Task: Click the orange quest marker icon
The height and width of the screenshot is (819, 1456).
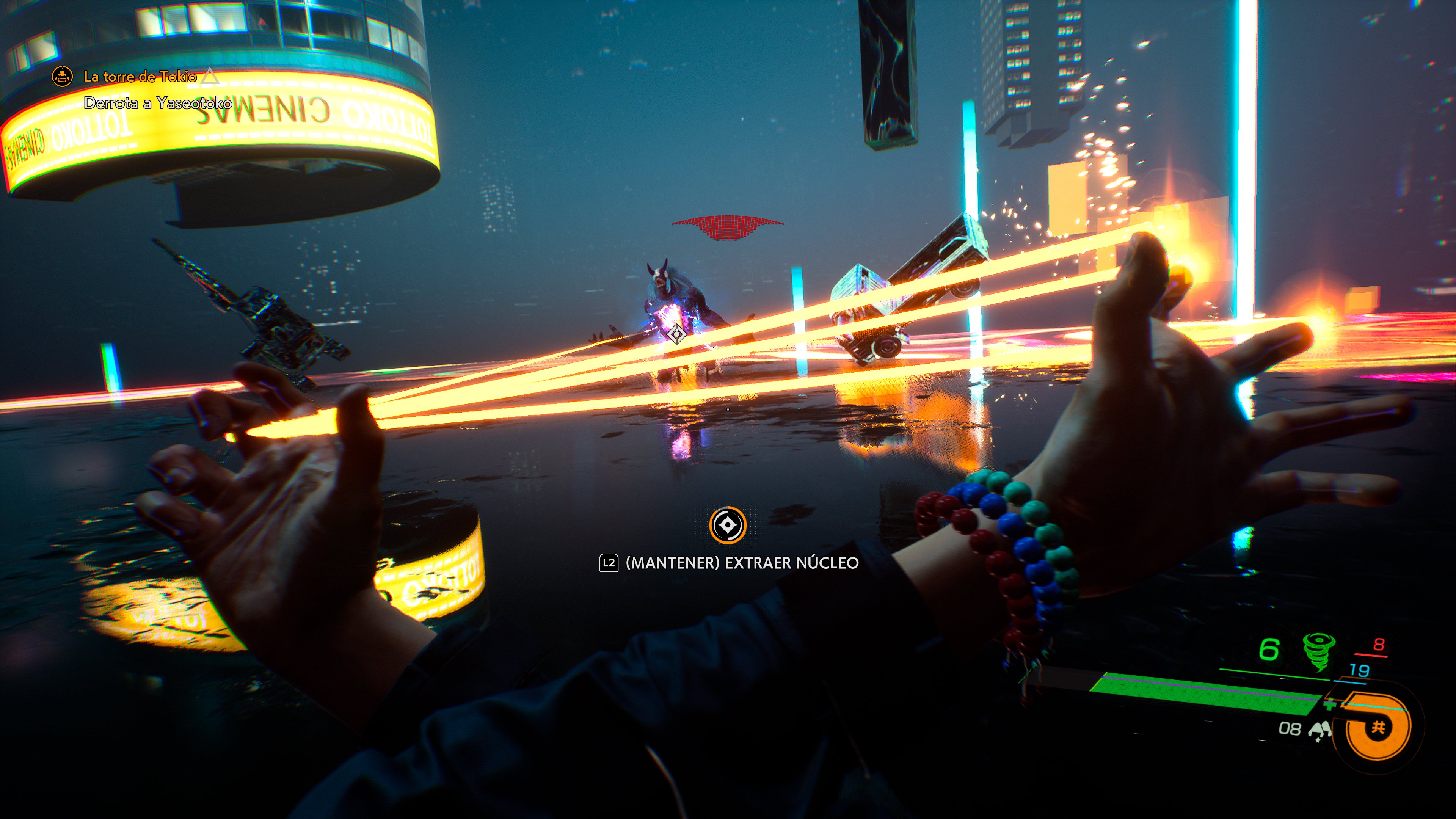Action: tap(62, 76)
